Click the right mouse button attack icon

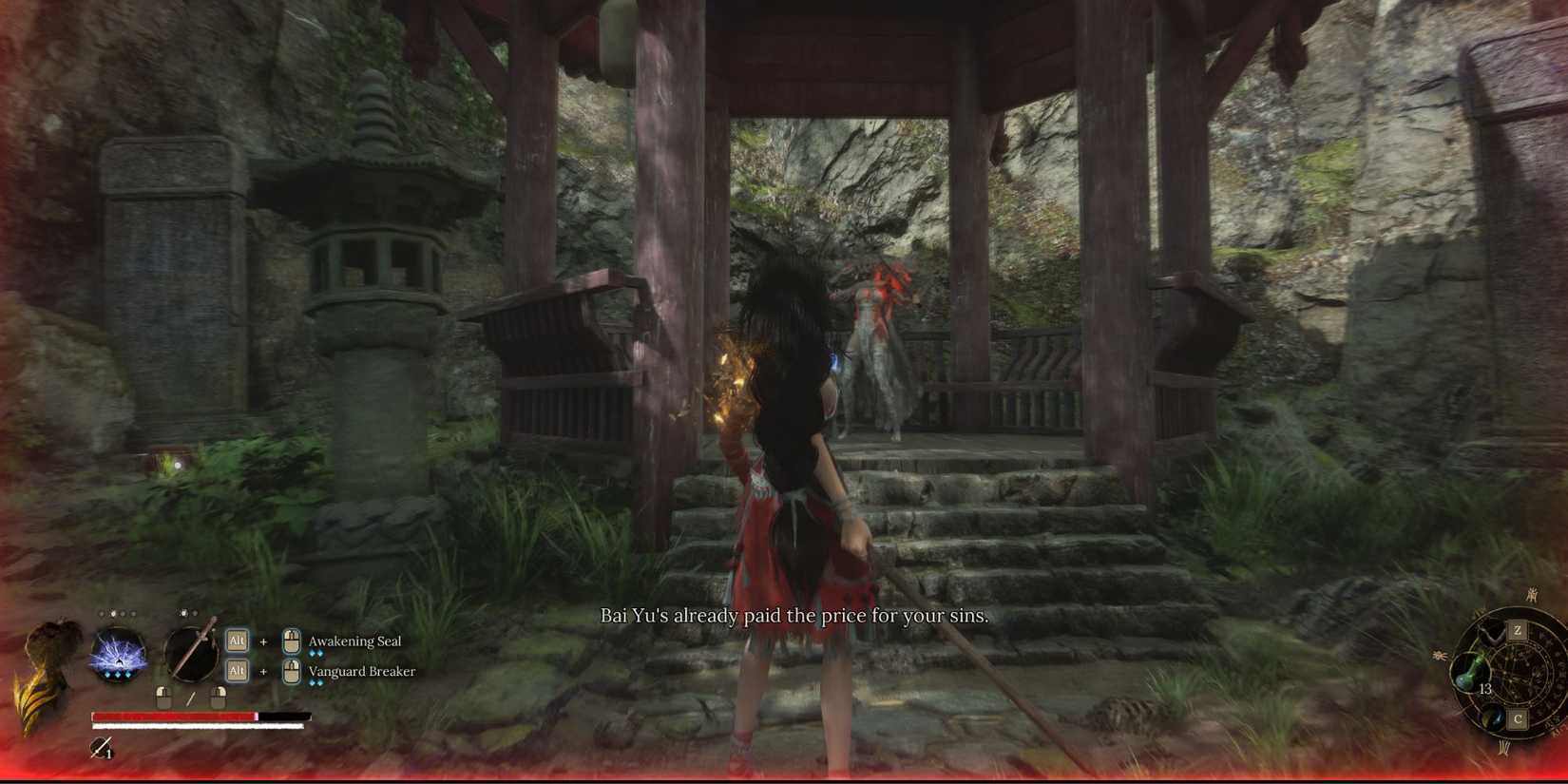[x=218, y=698]
